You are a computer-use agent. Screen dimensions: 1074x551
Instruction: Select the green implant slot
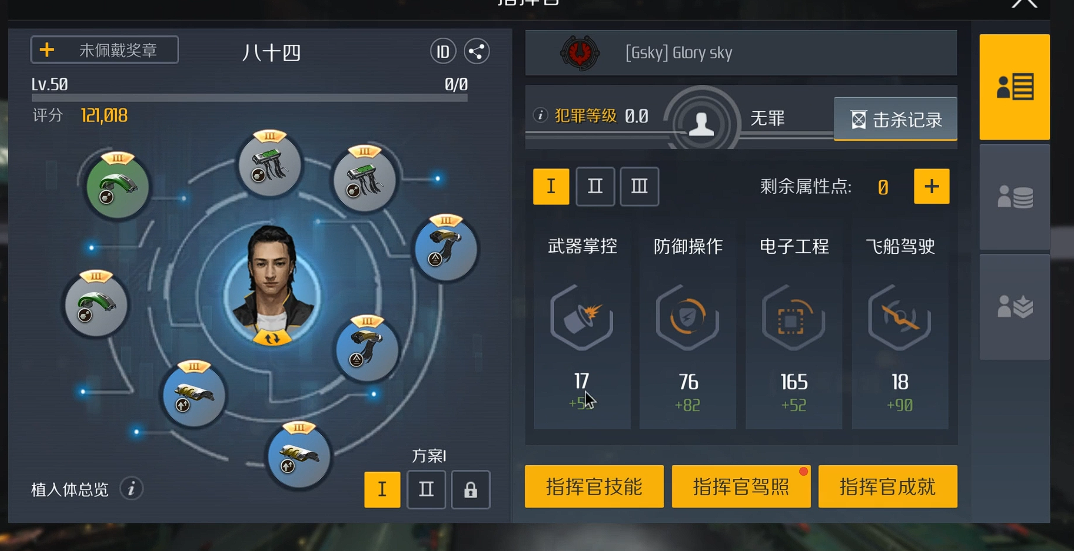tap(117, 187)
